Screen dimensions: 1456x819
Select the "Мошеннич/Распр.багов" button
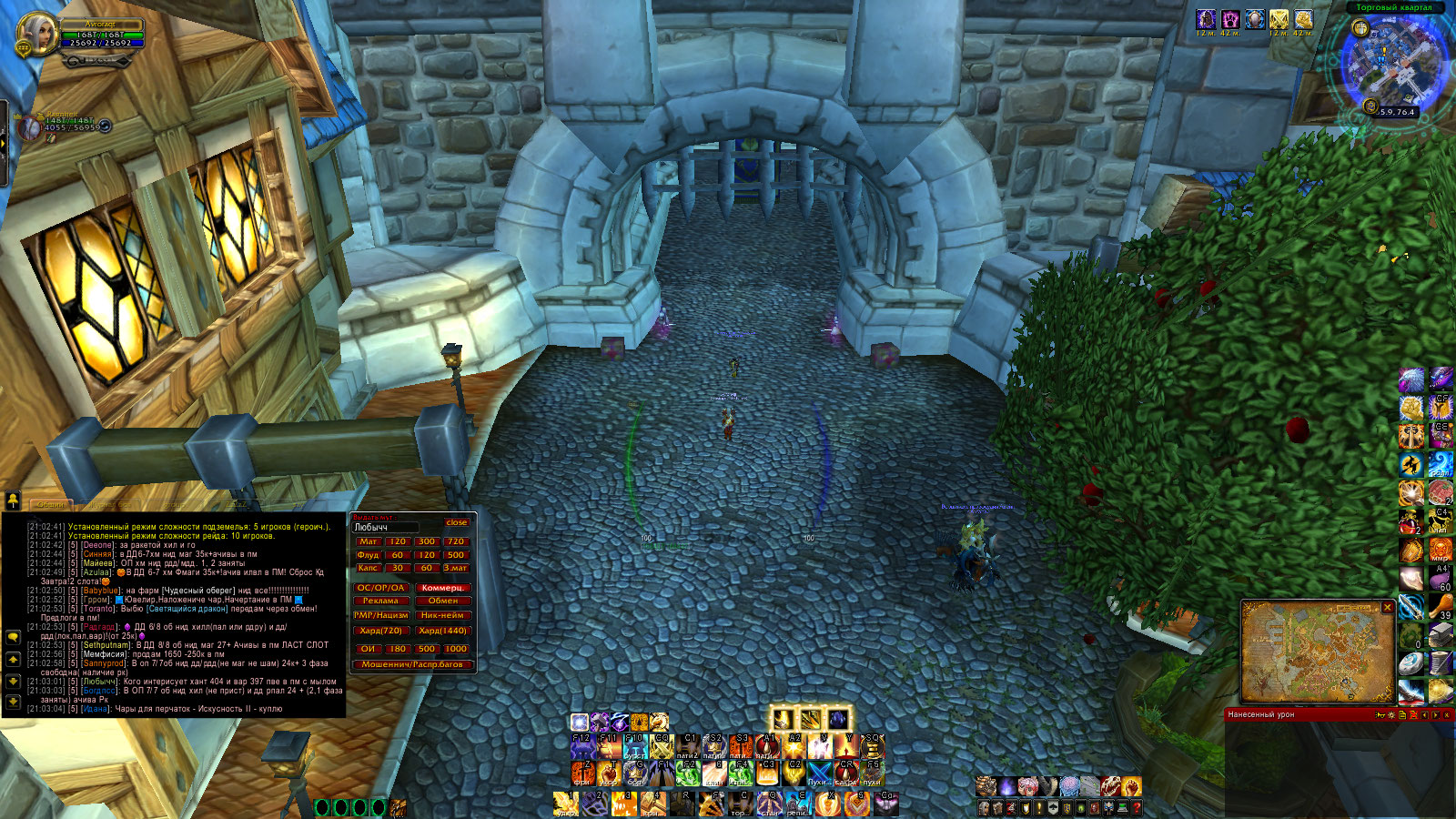point(412,664)
